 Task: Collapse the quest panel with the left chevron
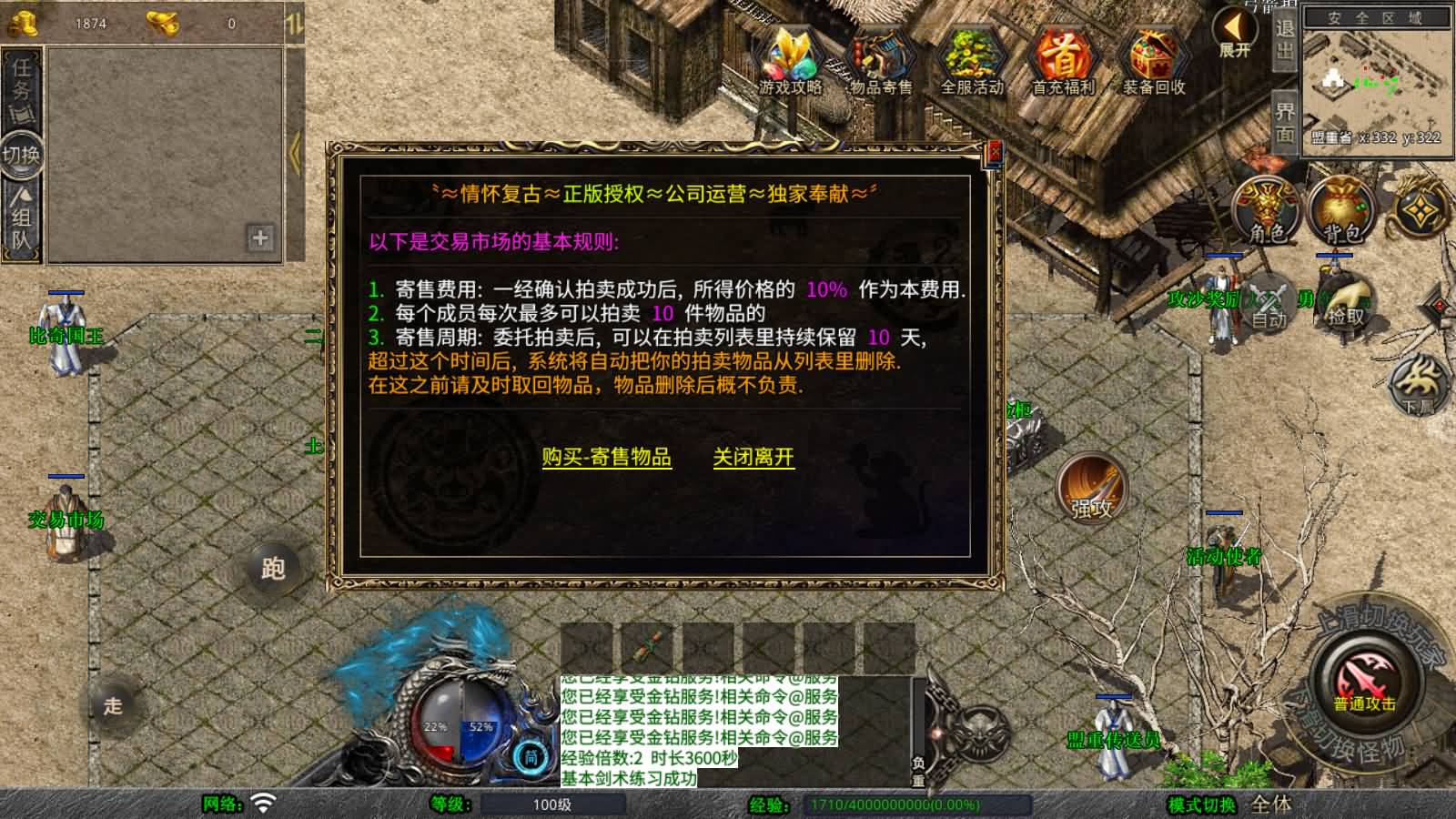[x=293, y=150]
